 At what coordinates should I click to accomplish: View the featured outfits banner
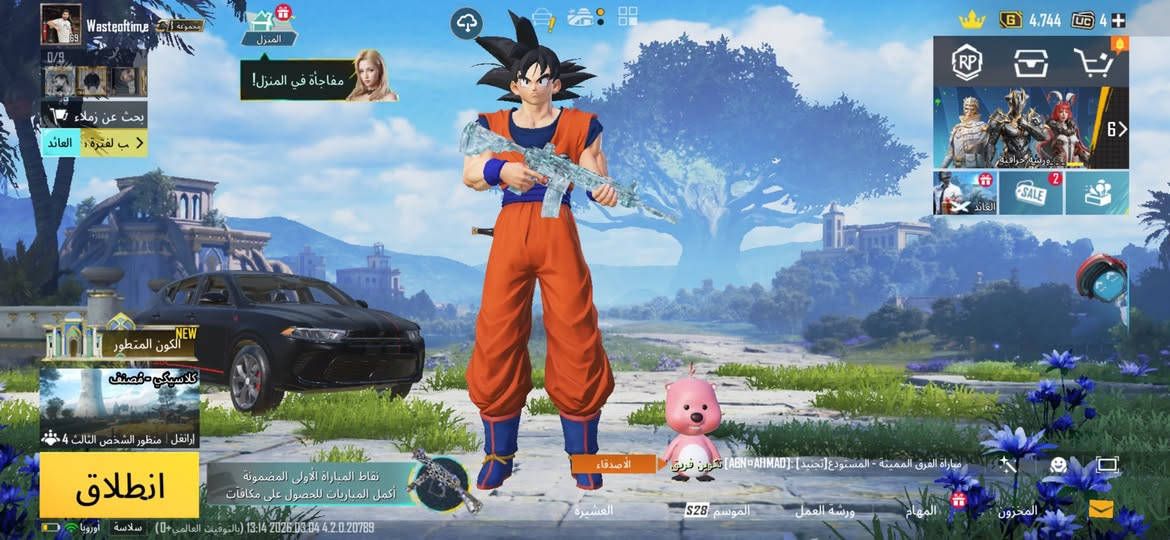[x=1030, y=127]
